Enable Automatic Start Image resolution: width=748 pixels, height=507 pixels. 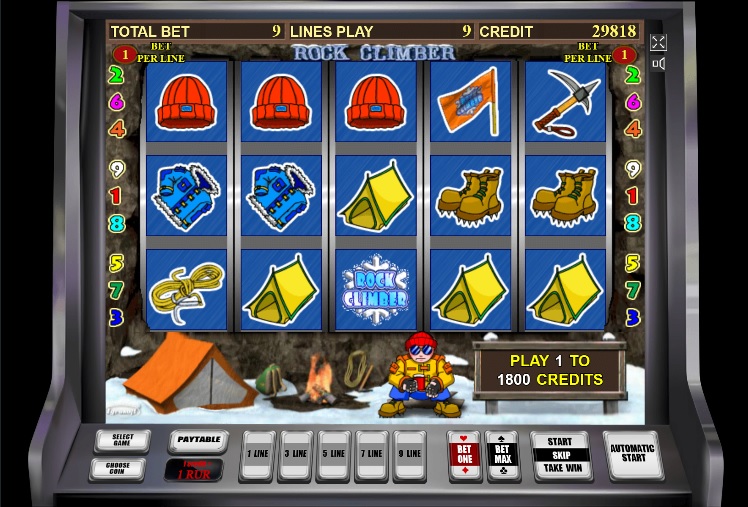tap(632, 455)
